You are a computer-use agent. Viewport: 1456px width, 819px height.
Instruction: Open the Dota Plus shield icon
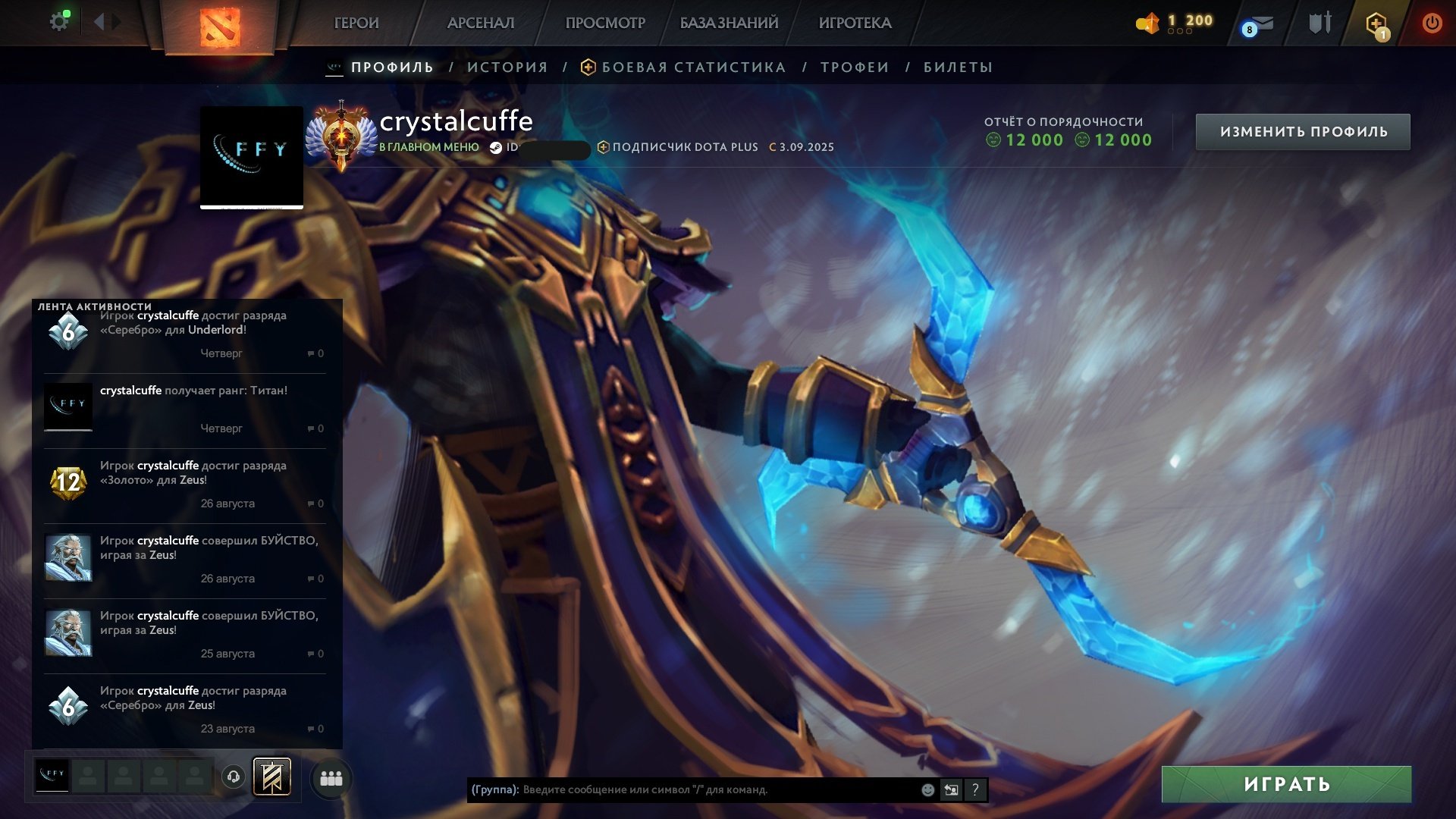pos(1376,24)
